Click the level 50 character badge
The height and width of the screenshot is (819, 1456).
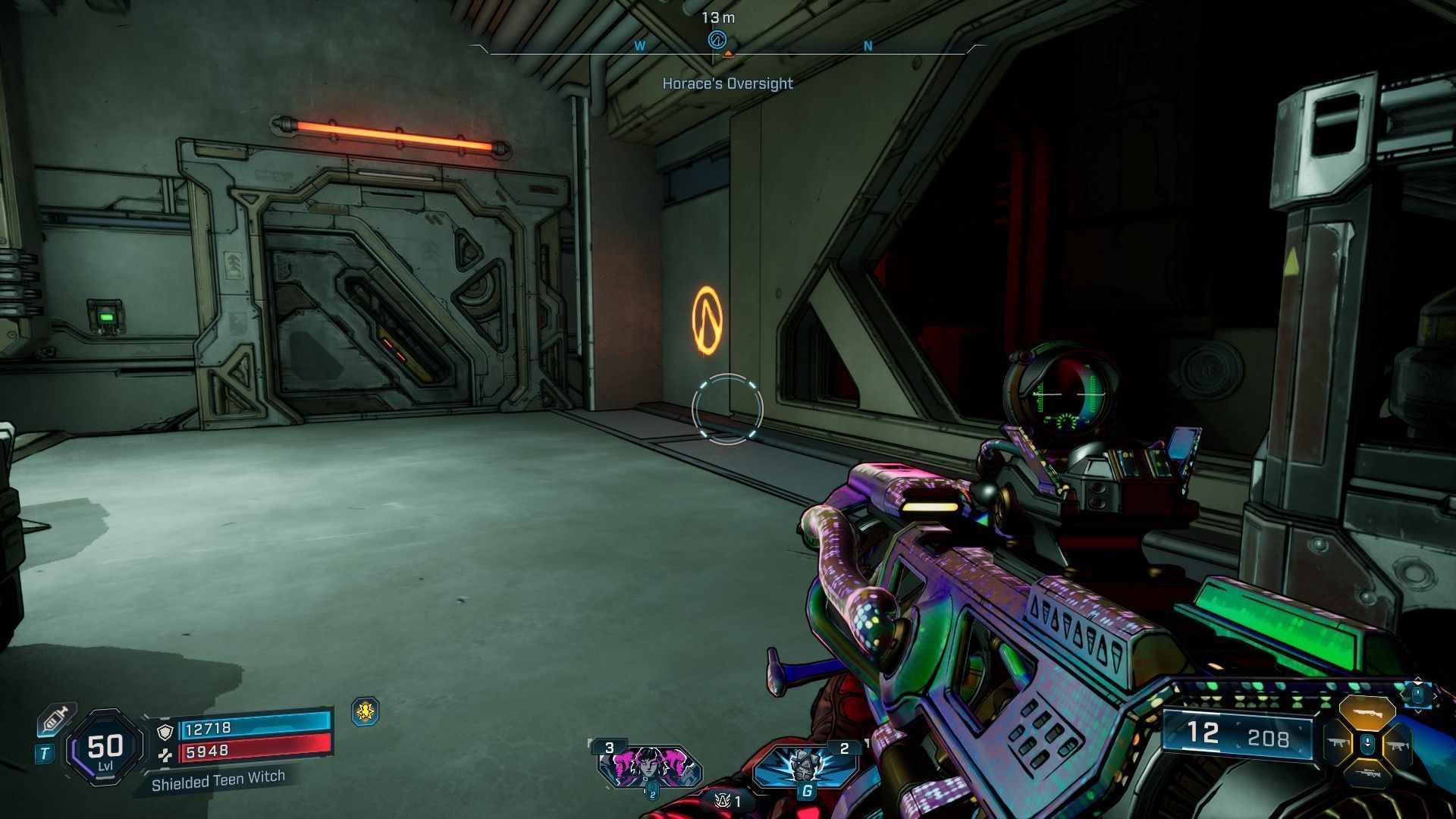tap(105, 748)
